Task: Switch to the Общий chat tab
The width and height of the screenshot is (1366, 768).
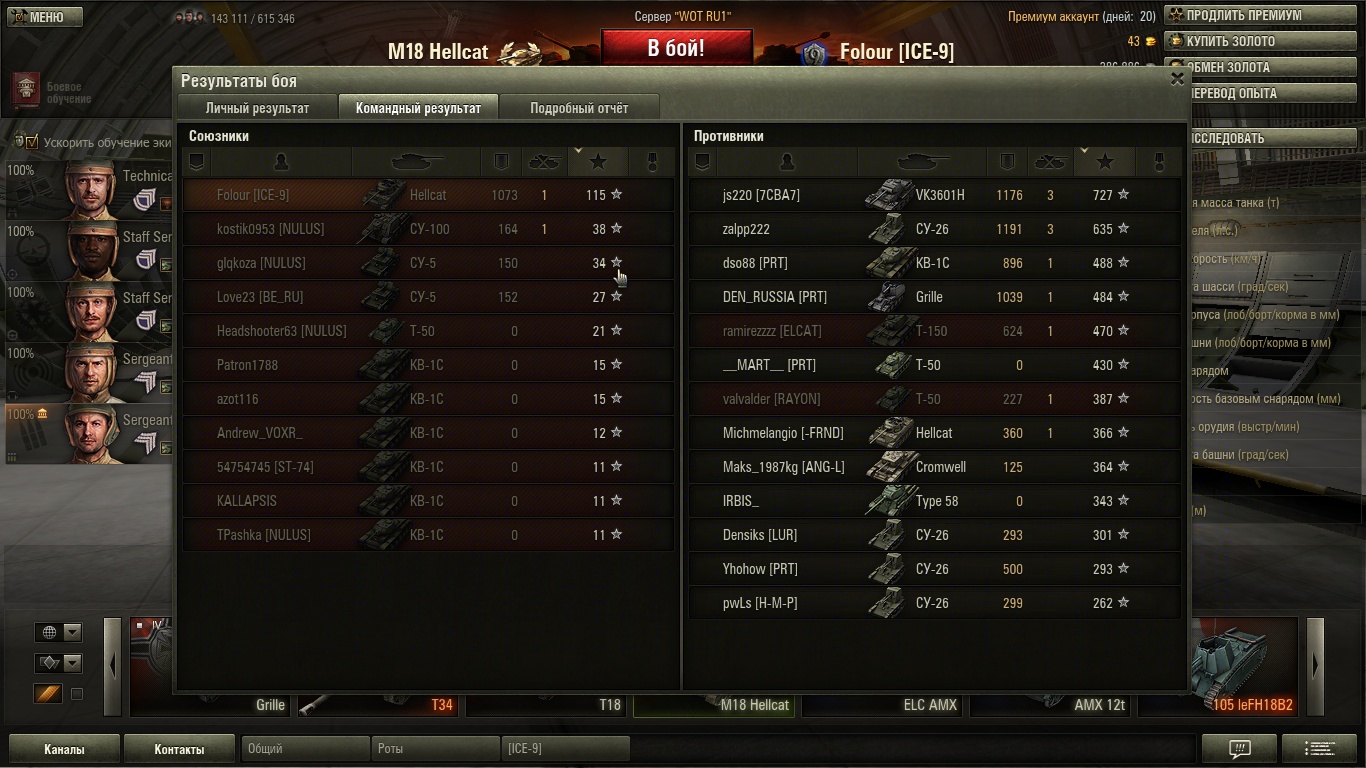Action: [305, 748]
